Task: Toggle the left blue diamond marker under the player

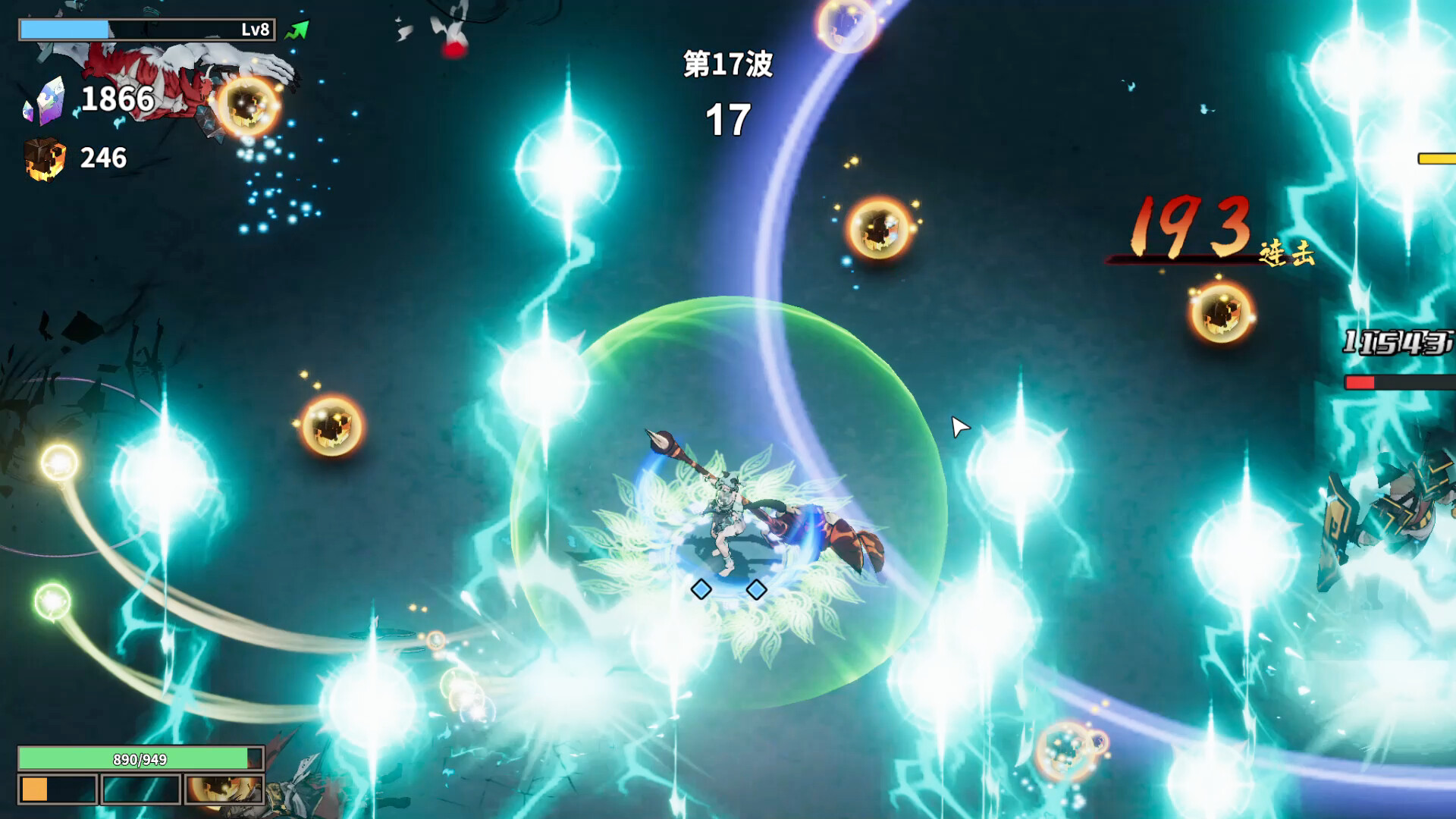Action: 701,588
